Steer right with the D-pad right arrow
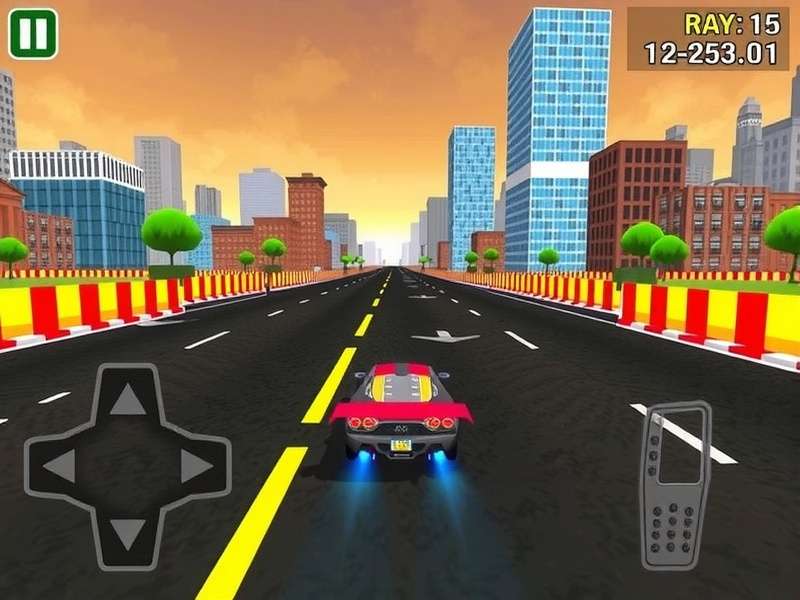800x600 pixels. tap(195, 466)
